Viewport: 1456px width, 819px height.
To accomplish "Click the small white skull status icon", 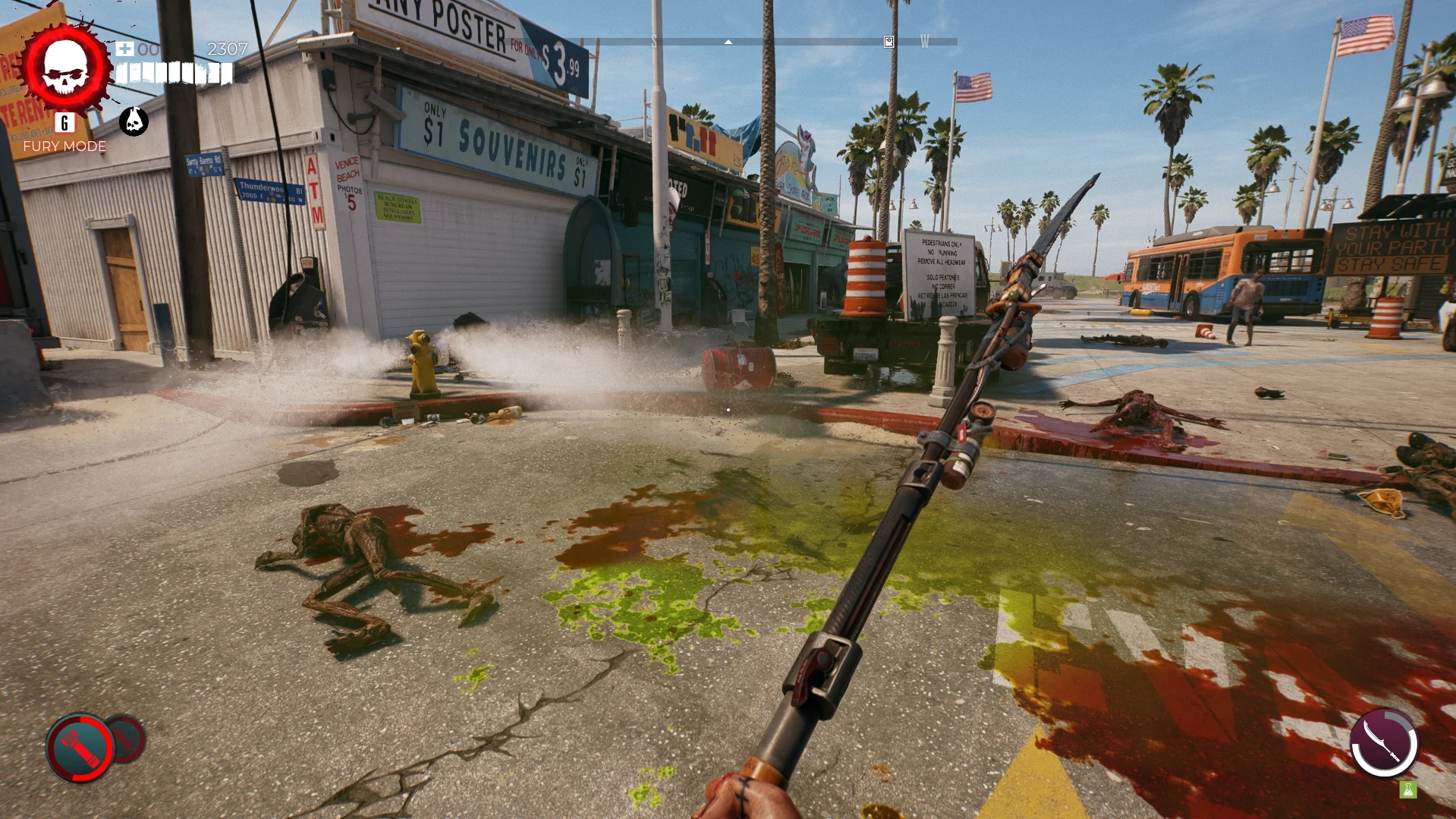I will 134,121.
